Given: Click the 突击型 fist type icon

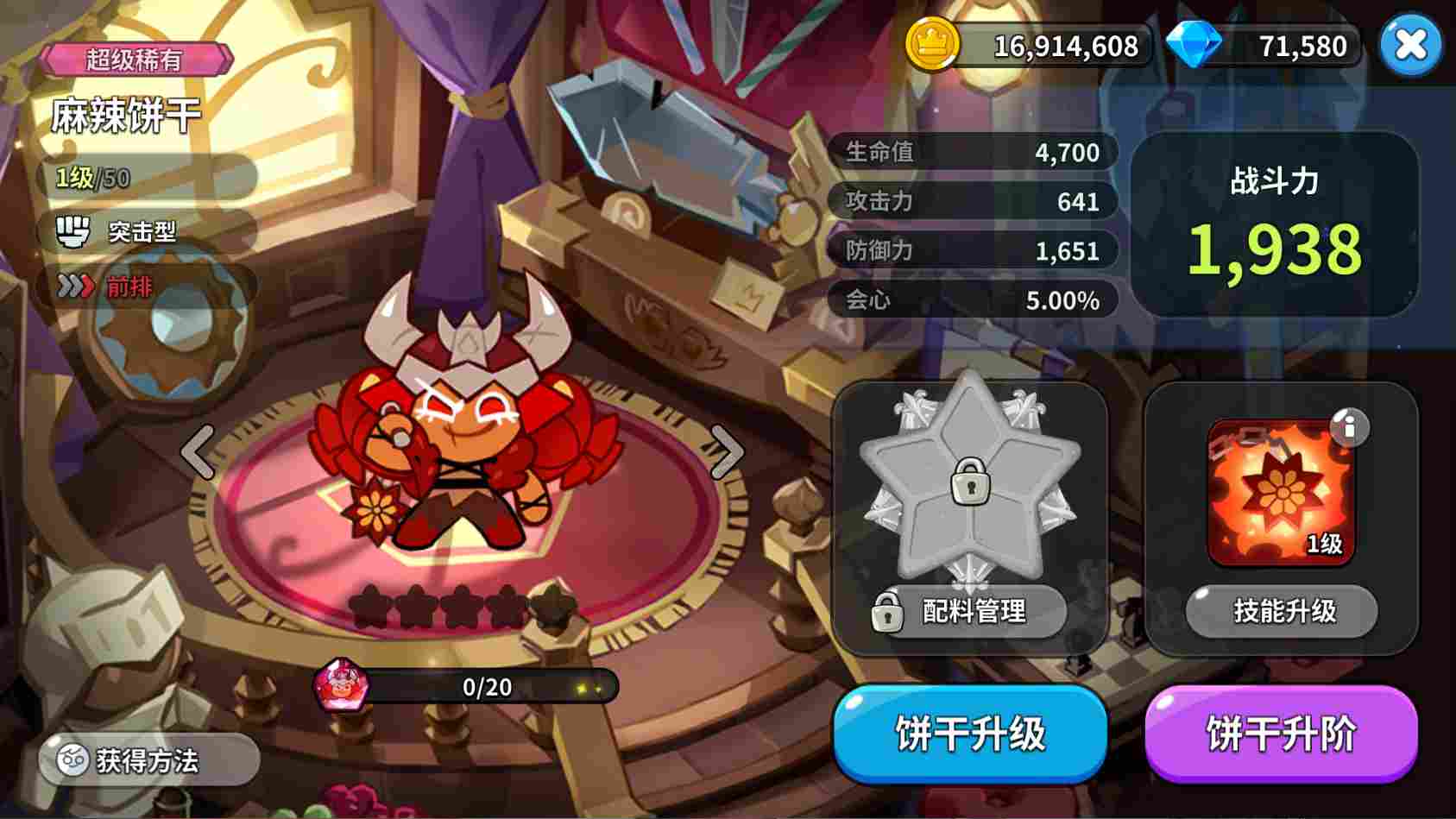Looking at the screenshot, I should pos(76,230).
